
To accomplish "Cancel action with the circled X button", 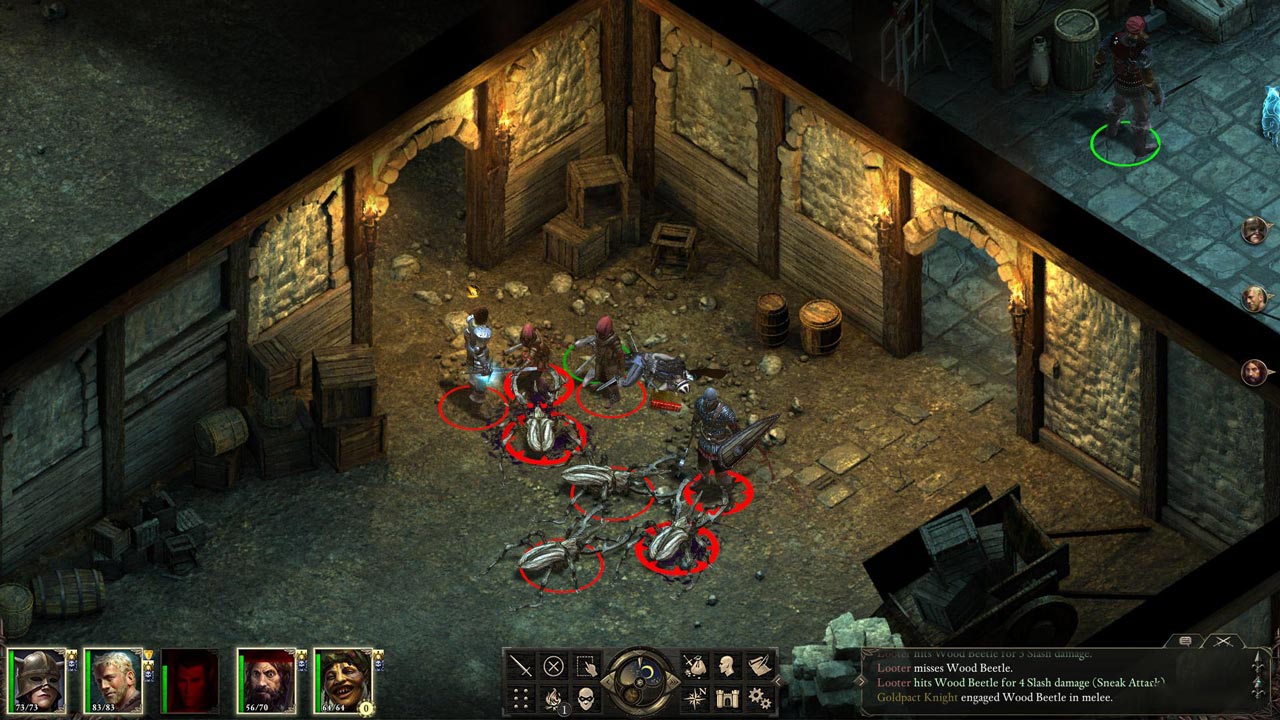I will (x=553, y=666).
